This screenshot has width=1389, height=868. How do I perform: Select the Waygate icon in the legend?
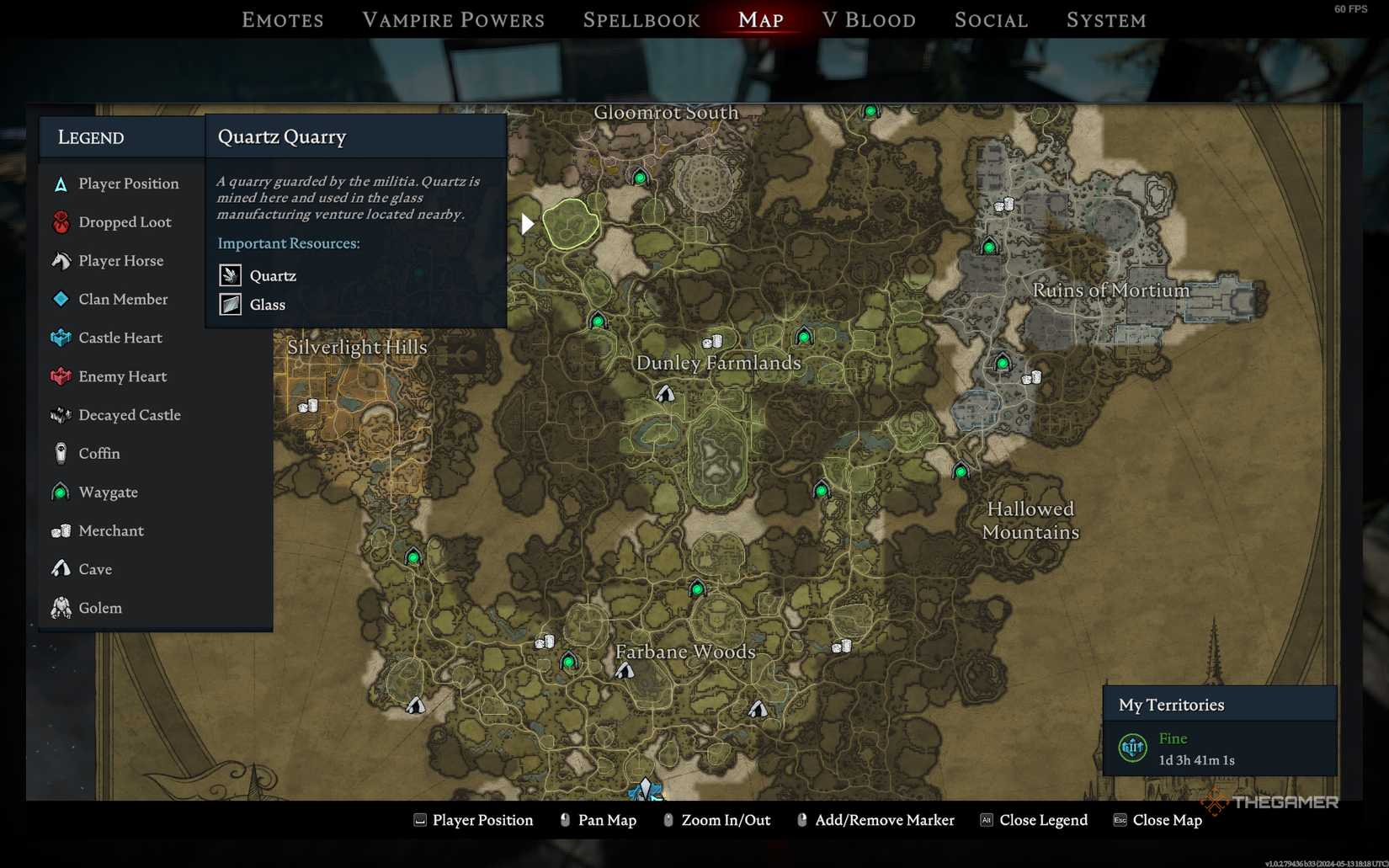[x=60, y=493]
